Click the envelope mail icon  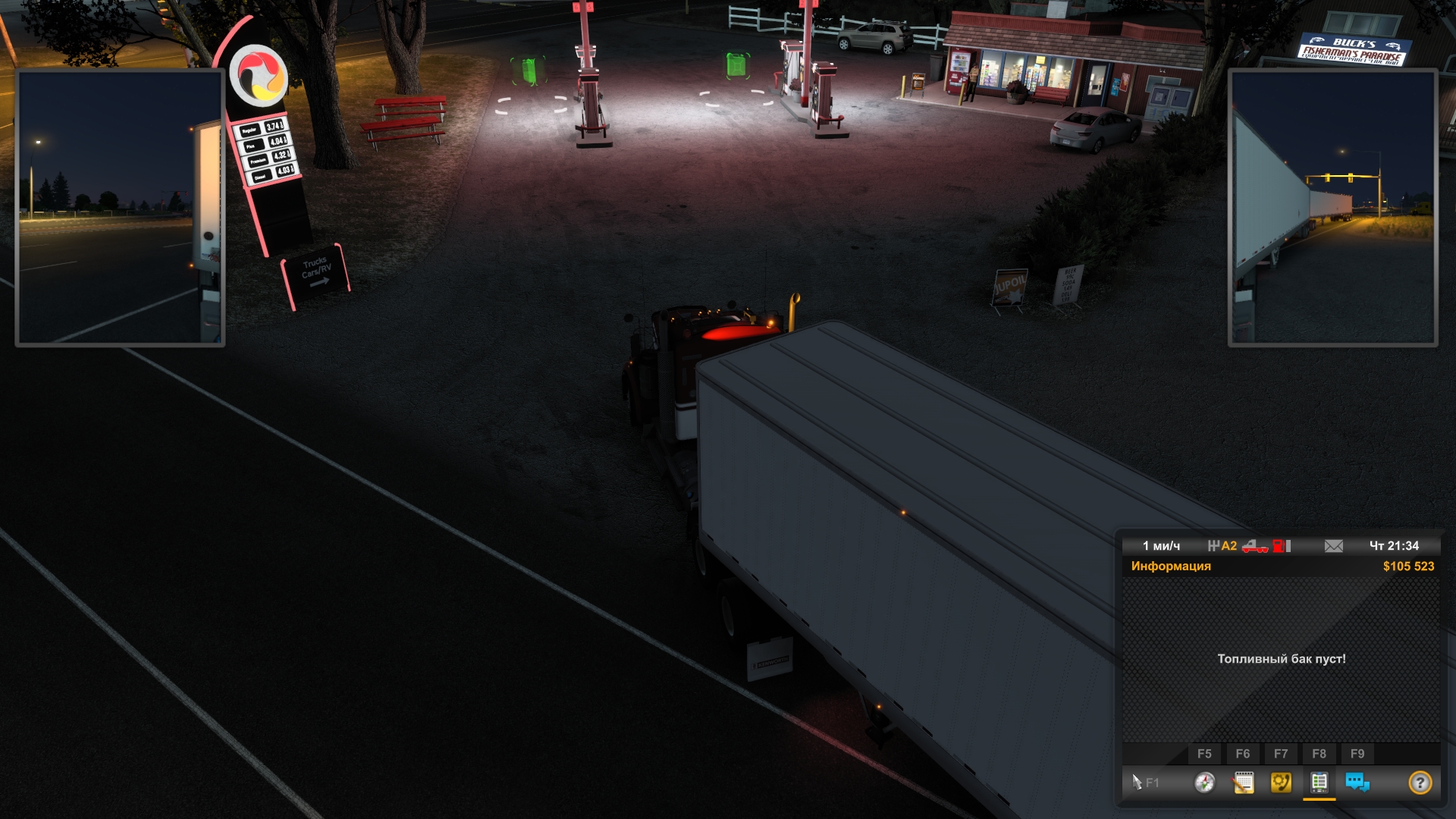tap(1334, 546)
